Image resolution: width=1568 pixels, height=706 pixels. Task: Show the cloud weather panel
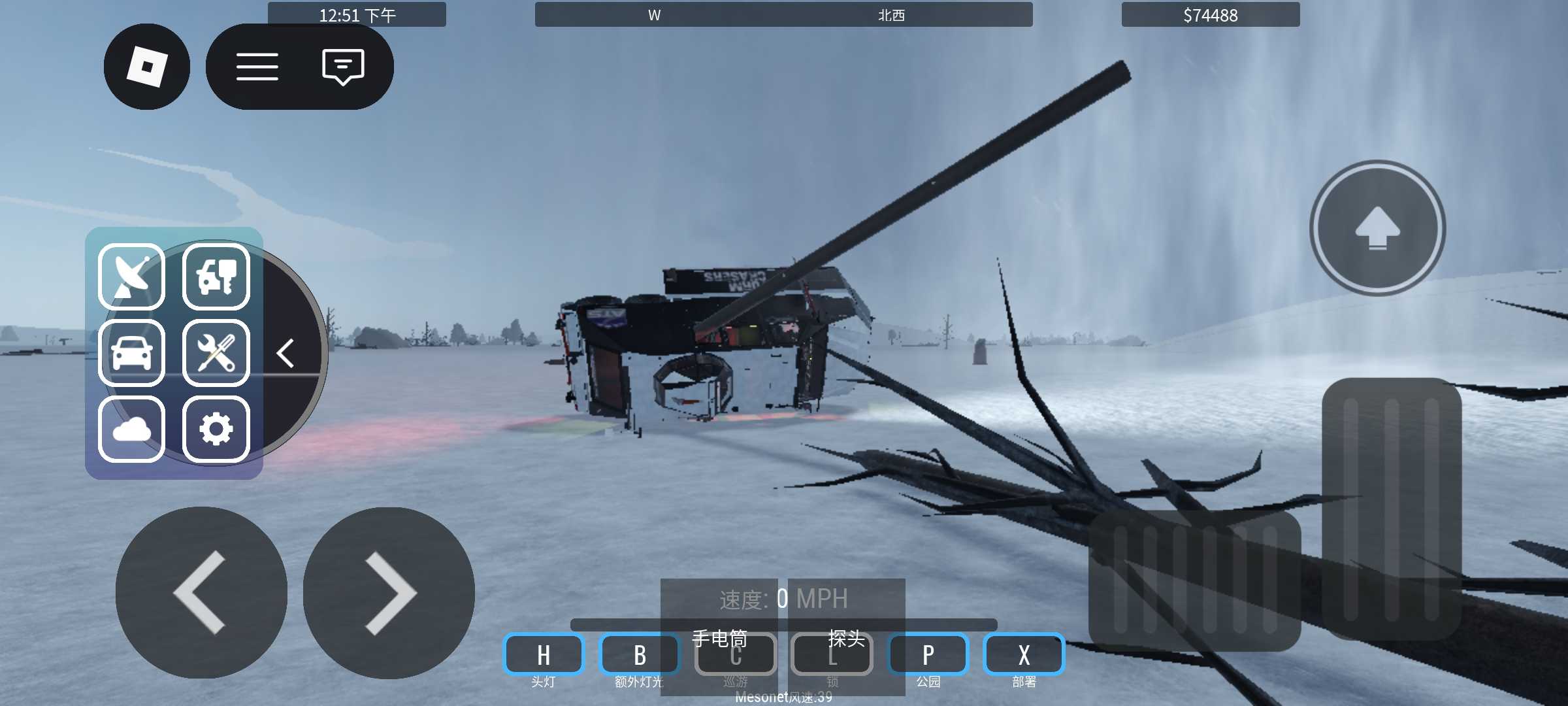point(131,429)
